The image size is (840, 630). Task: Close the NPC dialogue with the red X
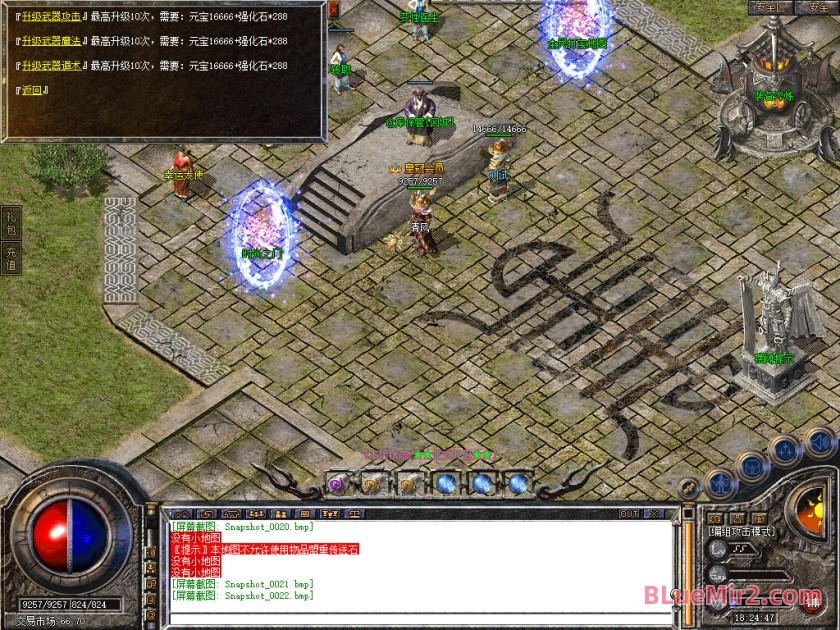[333, 9]
